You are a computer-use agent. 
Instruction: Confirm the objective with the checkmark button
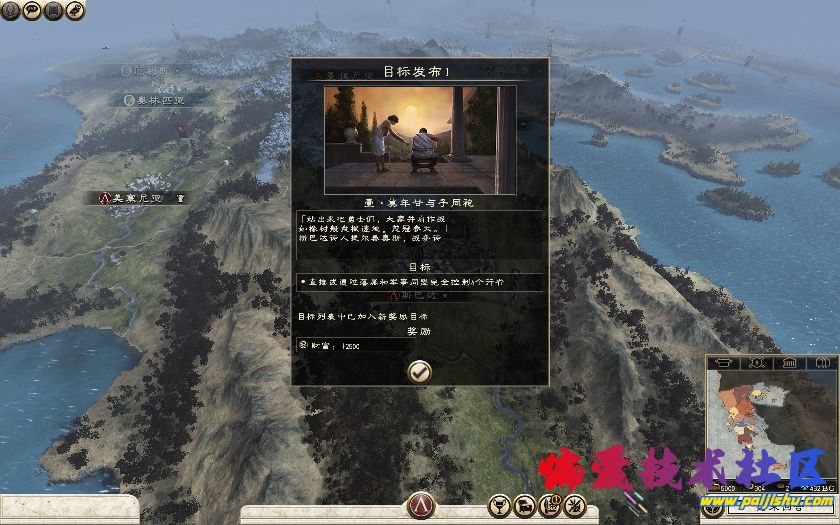click(420, 370)
